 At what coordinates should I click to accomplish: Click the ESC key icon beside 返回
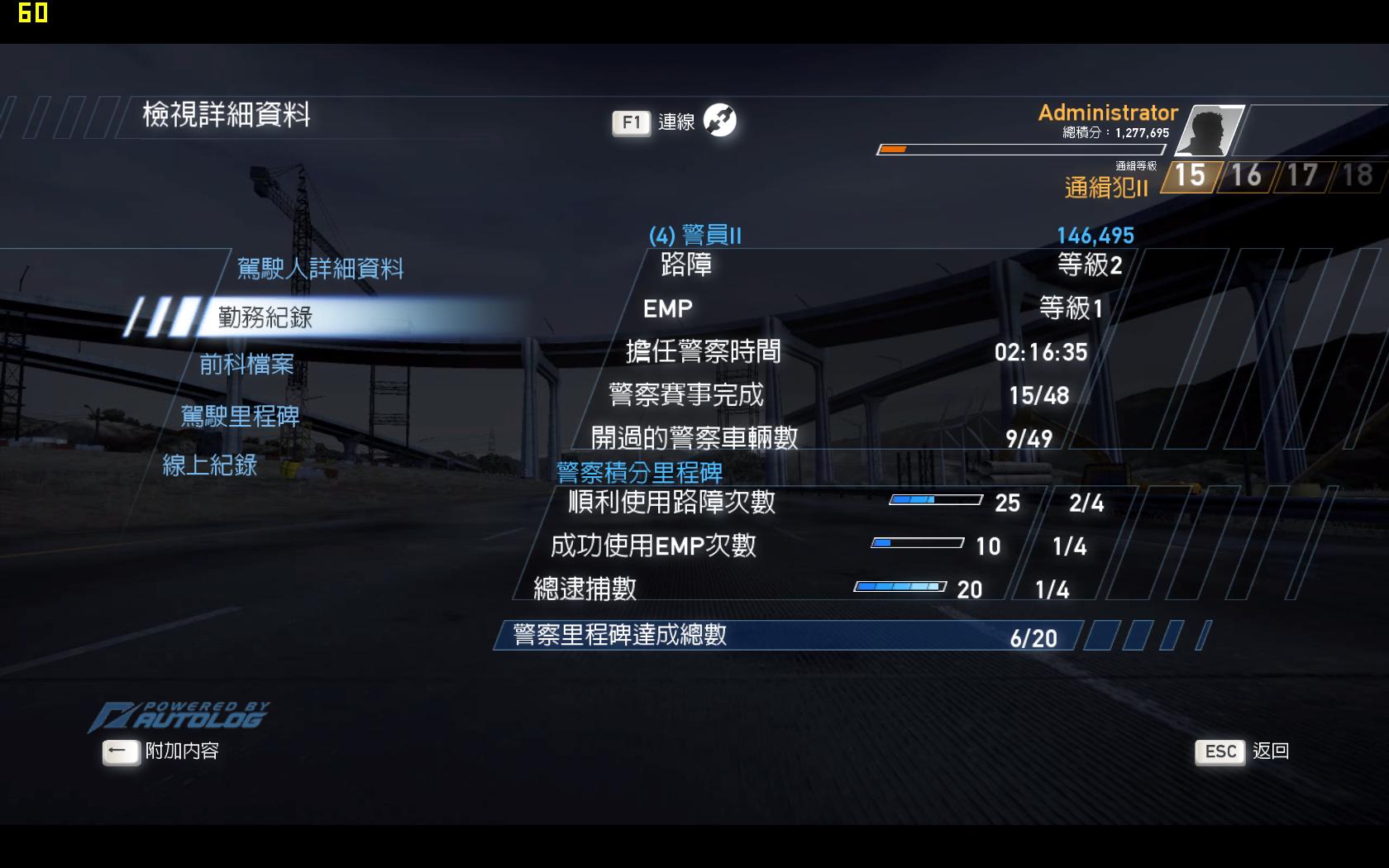pyautogui.click(x=1219, y=751)
